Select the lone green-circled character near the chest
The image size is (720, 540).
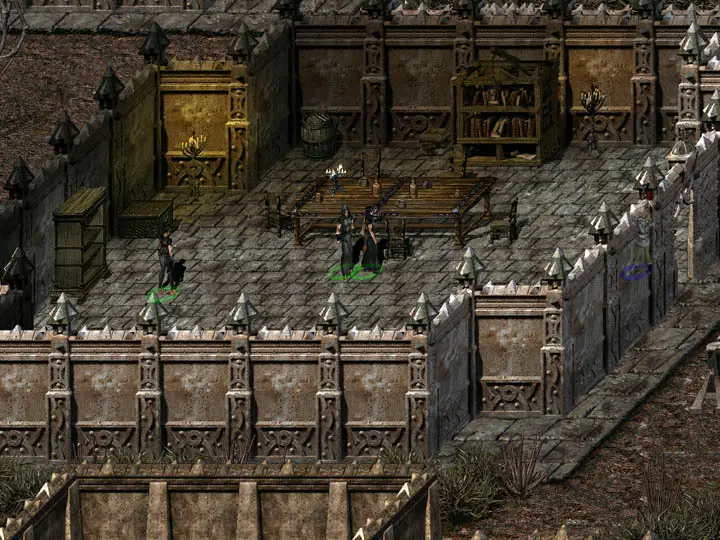[x=165, y=265]
